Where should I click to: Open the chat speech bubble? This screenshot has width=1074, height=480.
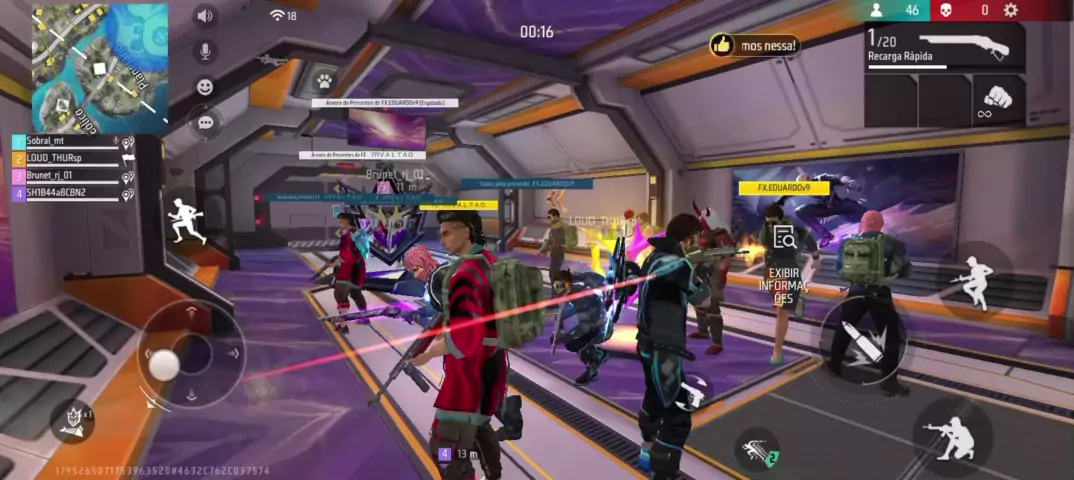205,122
